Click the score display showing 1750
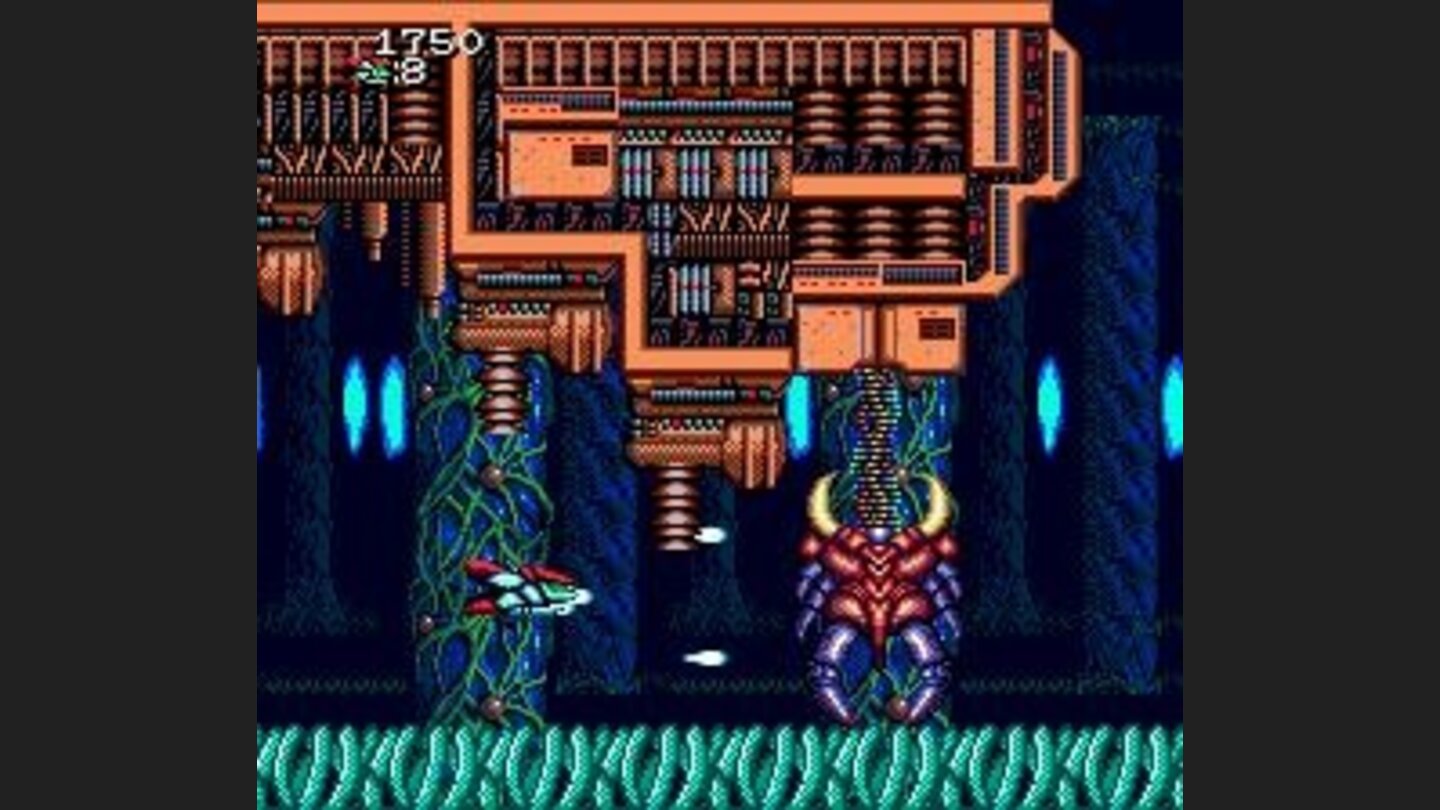Viewport: 1440px width, 810px height. [x=425, y=40]
